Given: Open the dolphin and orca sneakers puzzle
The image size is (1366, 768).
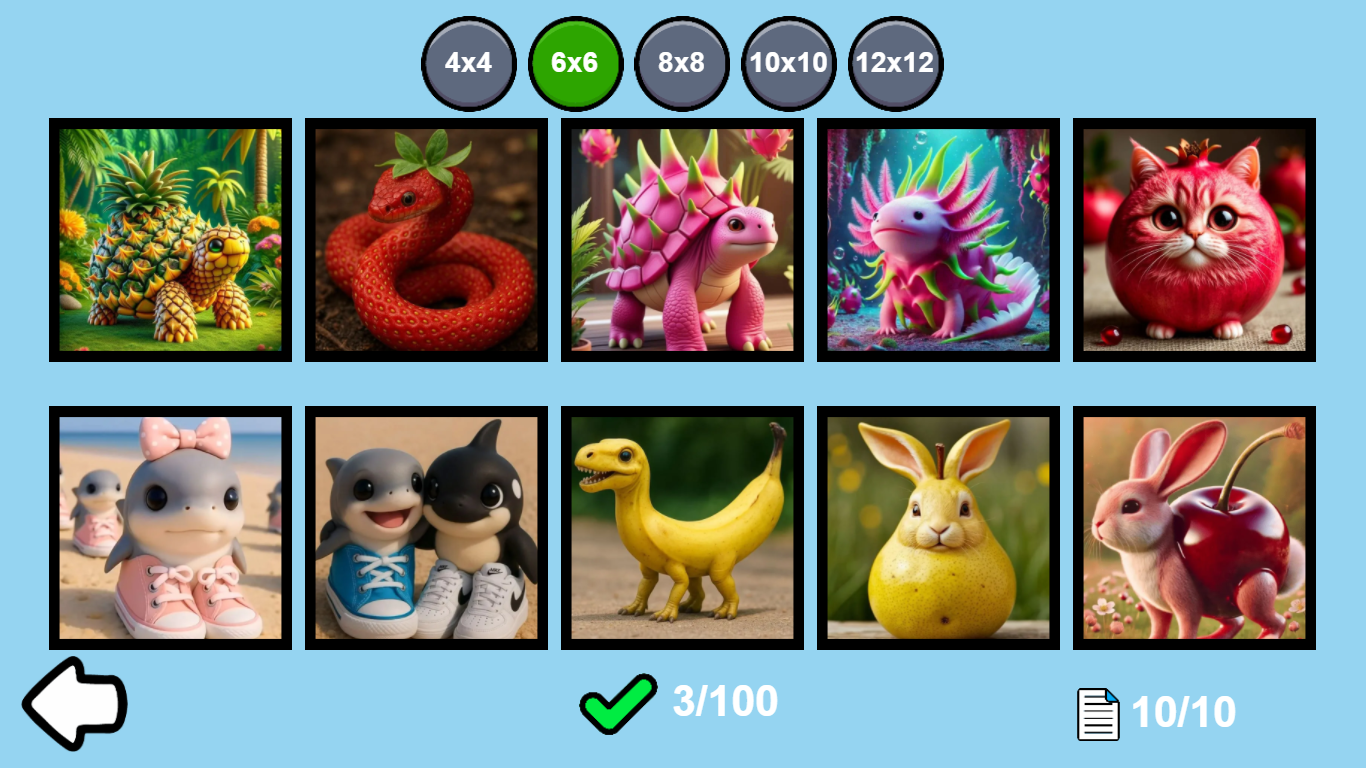Looking at the screenshot, I should tap(426, 527).
